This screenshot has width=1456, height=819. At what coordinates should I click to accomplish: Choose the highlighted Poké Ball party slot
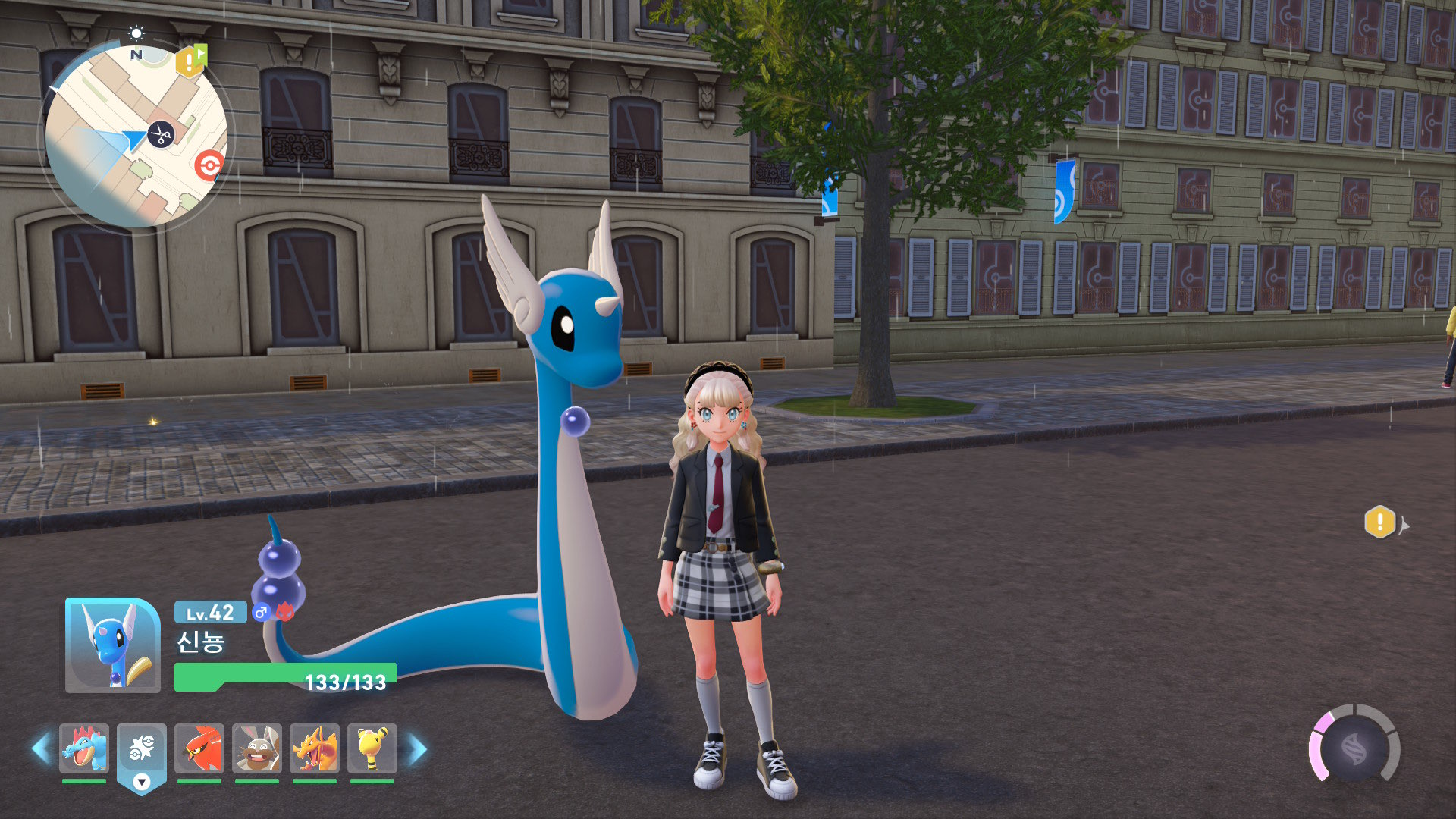[142, 751]
